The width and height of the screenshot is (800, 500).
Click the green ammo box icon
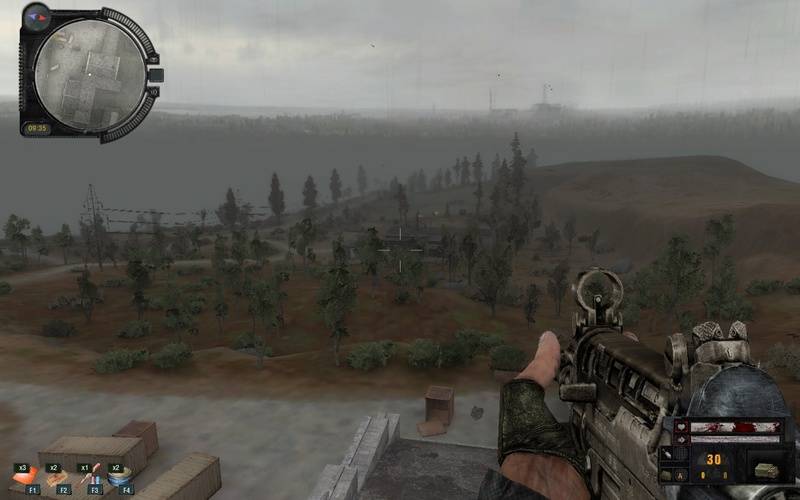tap(765, 470)
